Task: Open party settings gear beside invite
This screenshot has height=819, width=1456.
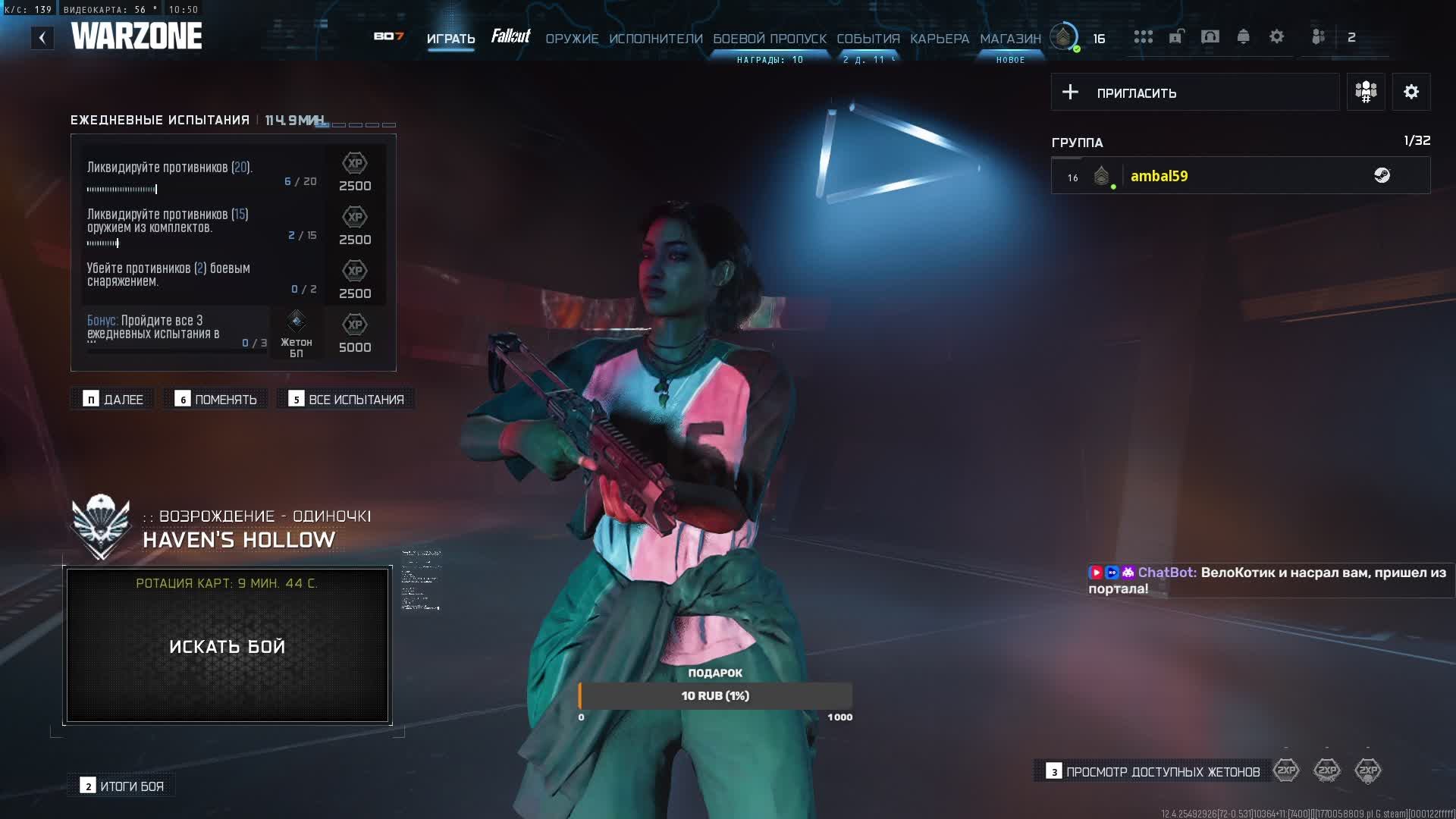Action: (x=1410, y=93)
